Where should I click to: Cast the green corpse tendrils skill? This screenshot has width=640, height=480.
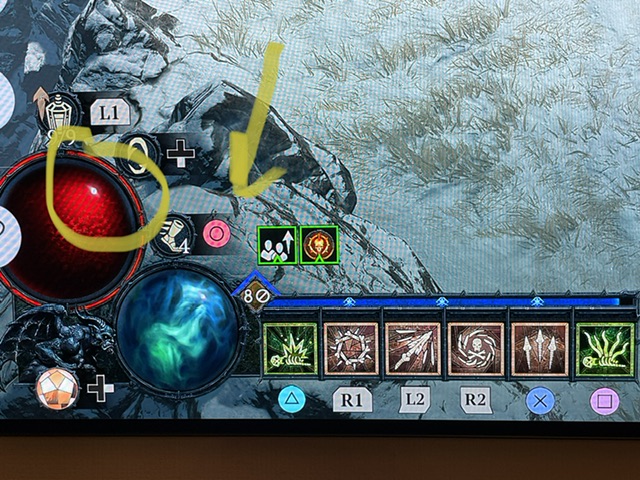pos(606,349)
